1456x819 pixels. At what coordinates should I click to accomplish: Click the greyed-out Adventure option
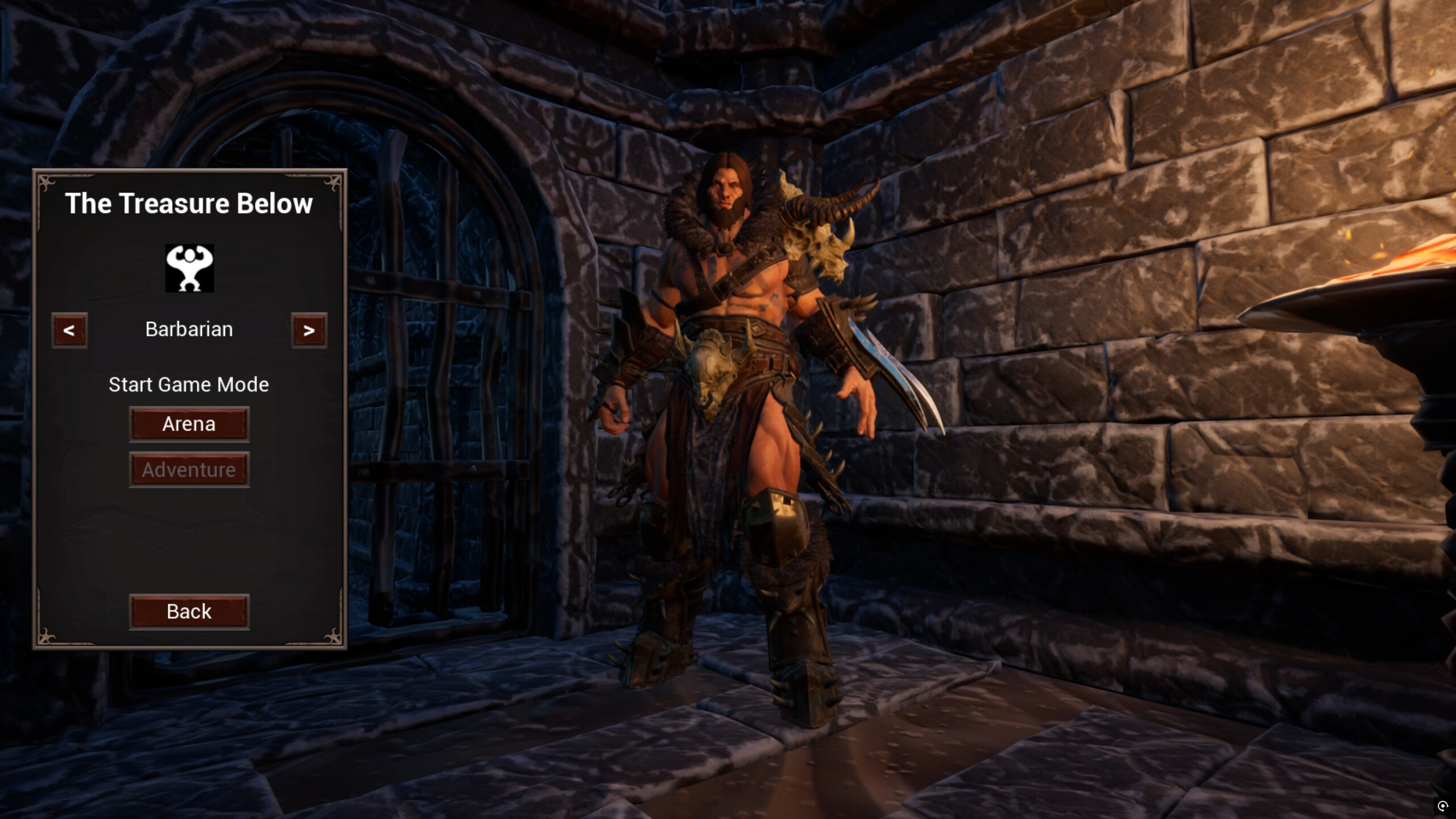coord(189,469)
